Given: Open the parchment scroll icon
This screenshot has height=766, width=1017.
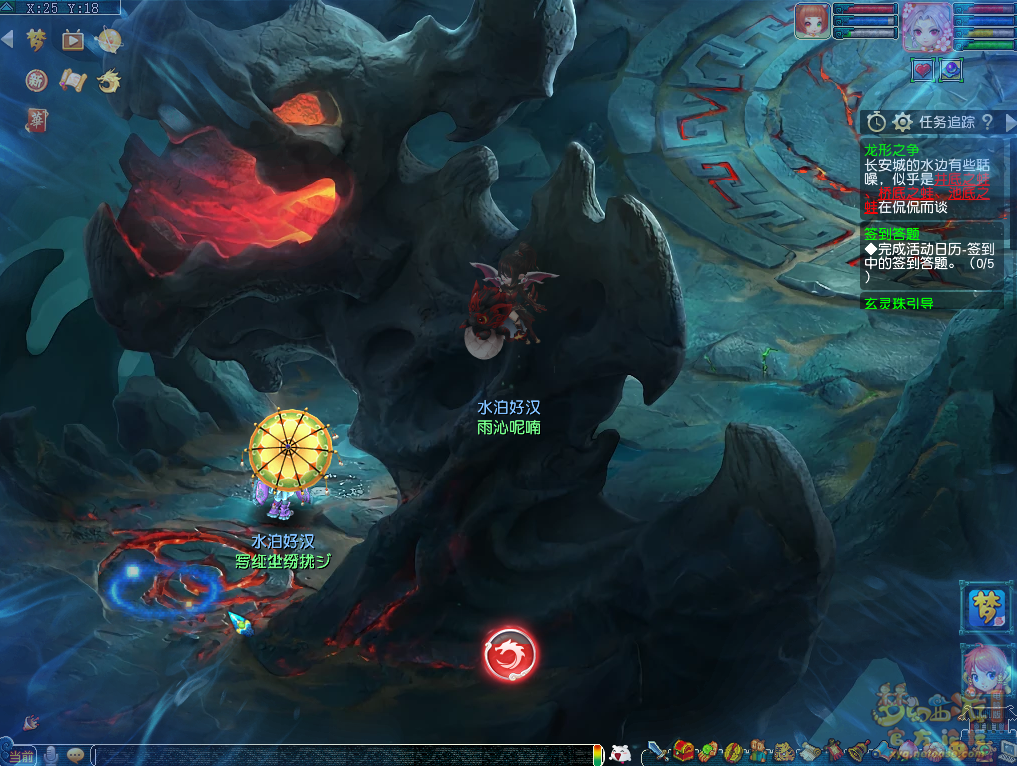Looking at the screenshot, I should 73,80.
